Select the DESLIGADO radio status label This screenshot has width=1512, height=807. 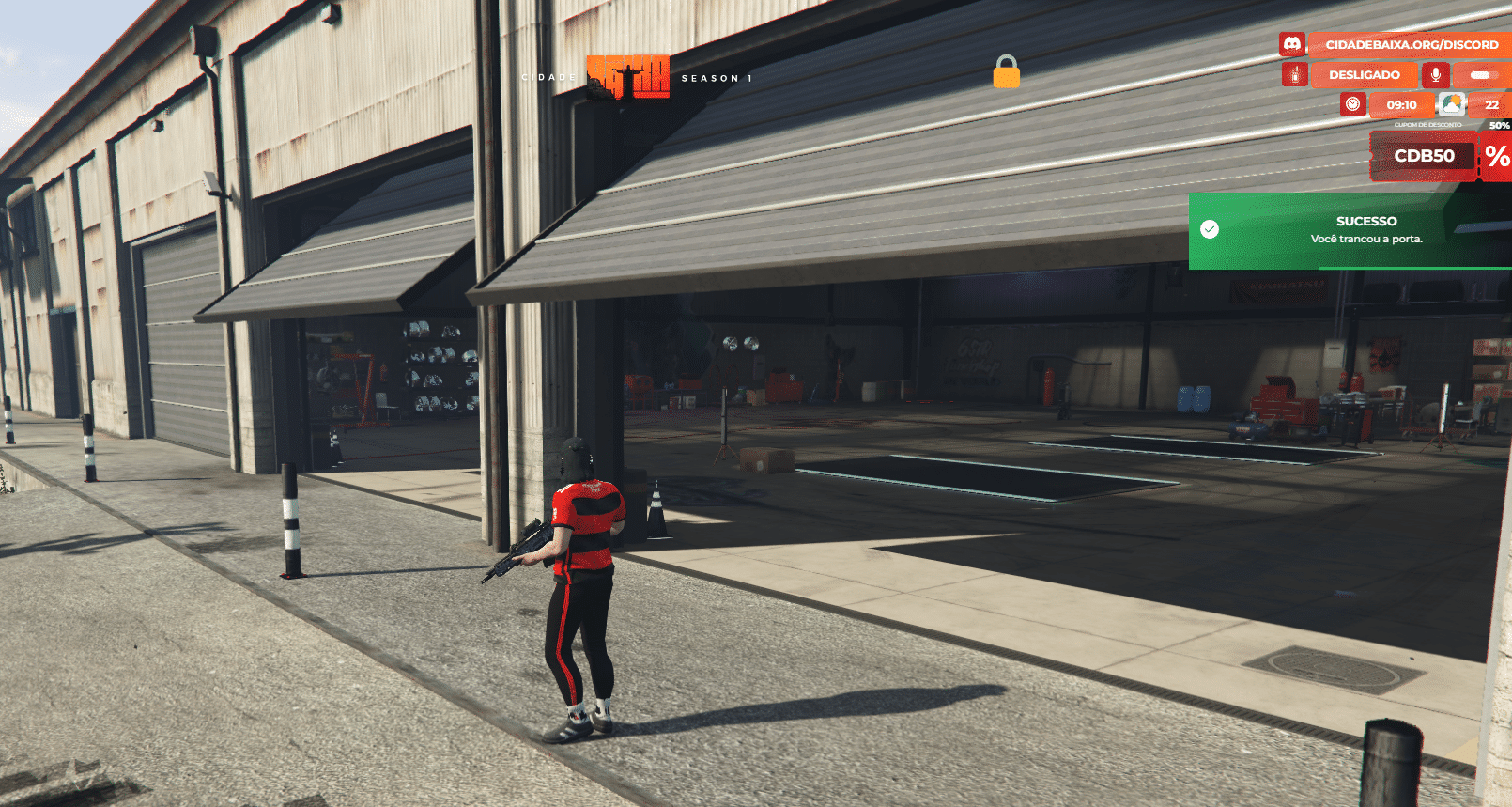point(1364,74)
